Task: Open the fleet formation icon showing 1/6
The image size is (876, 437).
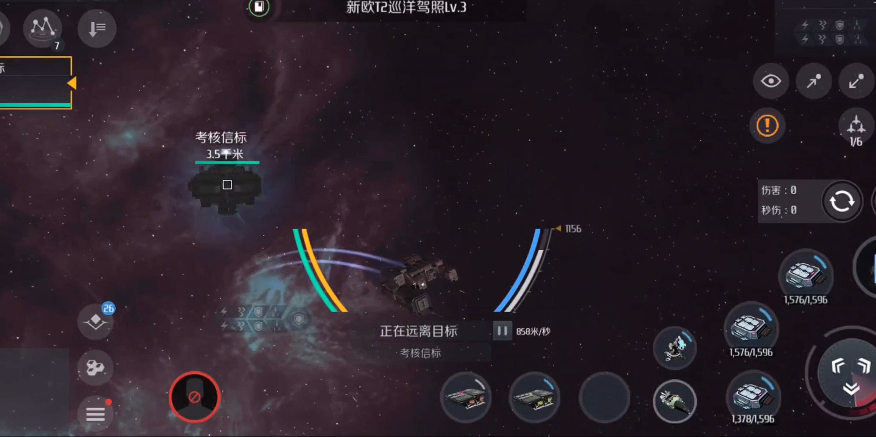Action: tap(856, 127)
